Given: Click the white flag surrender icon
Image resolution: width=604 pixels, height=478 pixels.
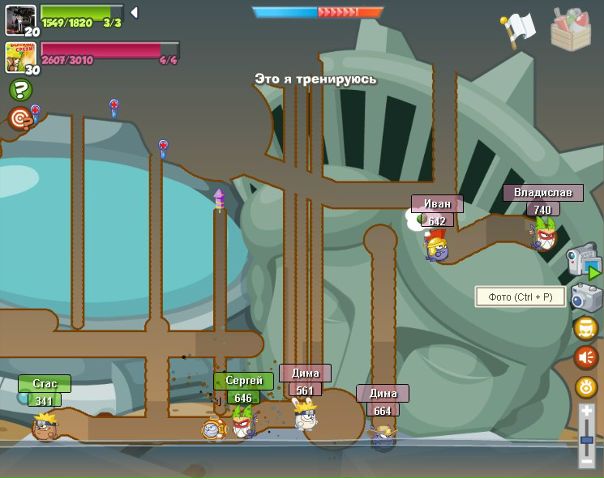Looking at the screenshot, I should pos(519,29).
